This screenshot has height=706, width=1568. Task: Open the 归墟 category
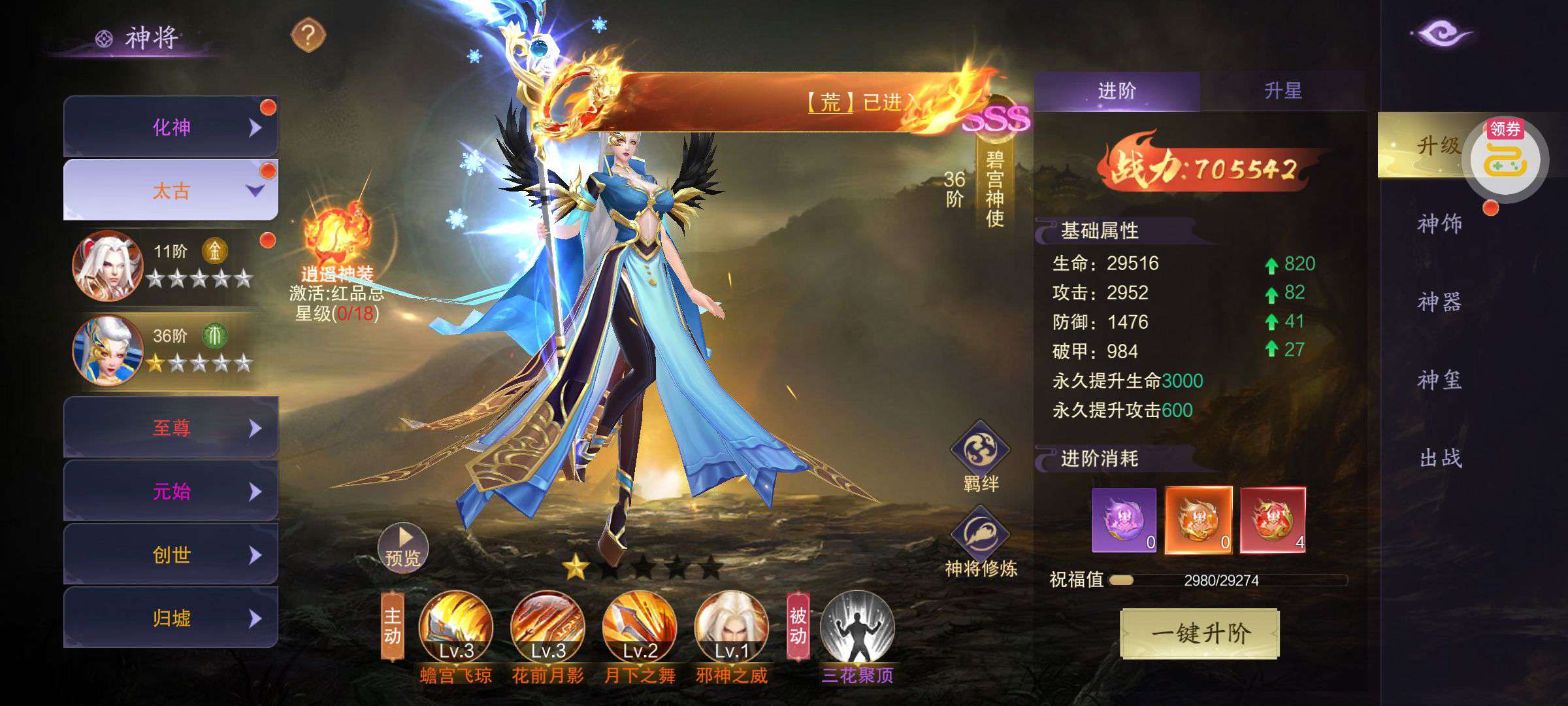point(171,618)
